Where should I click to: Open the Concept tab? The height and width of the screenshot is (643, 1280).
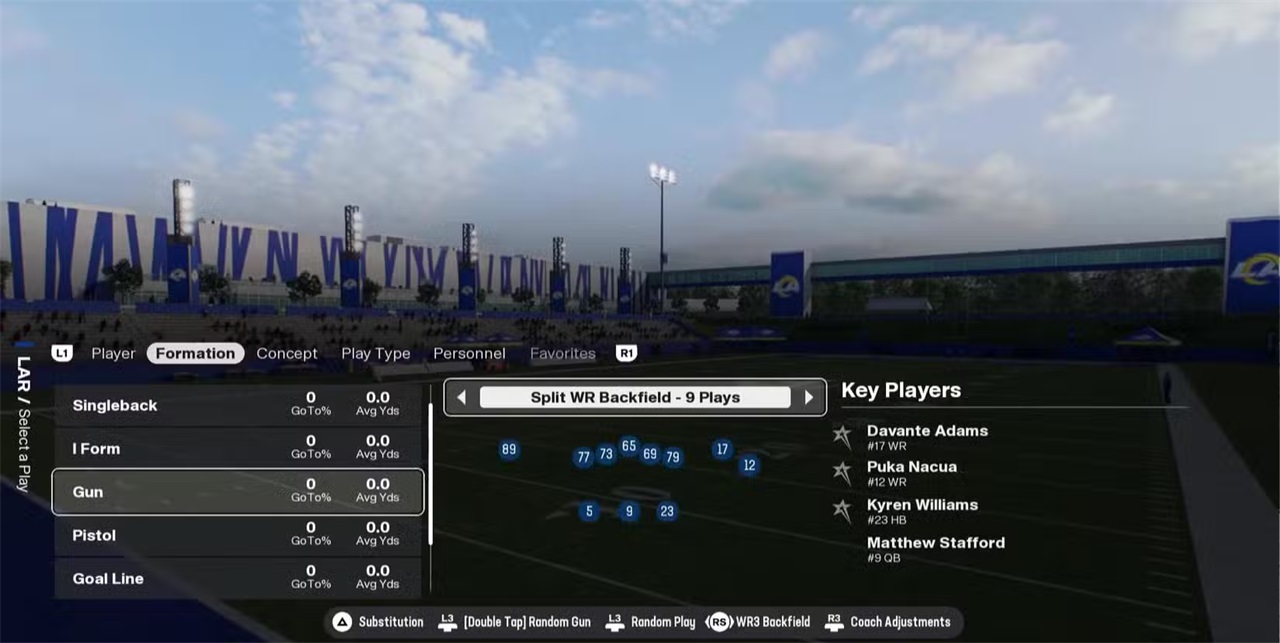[x=287, y=353]
